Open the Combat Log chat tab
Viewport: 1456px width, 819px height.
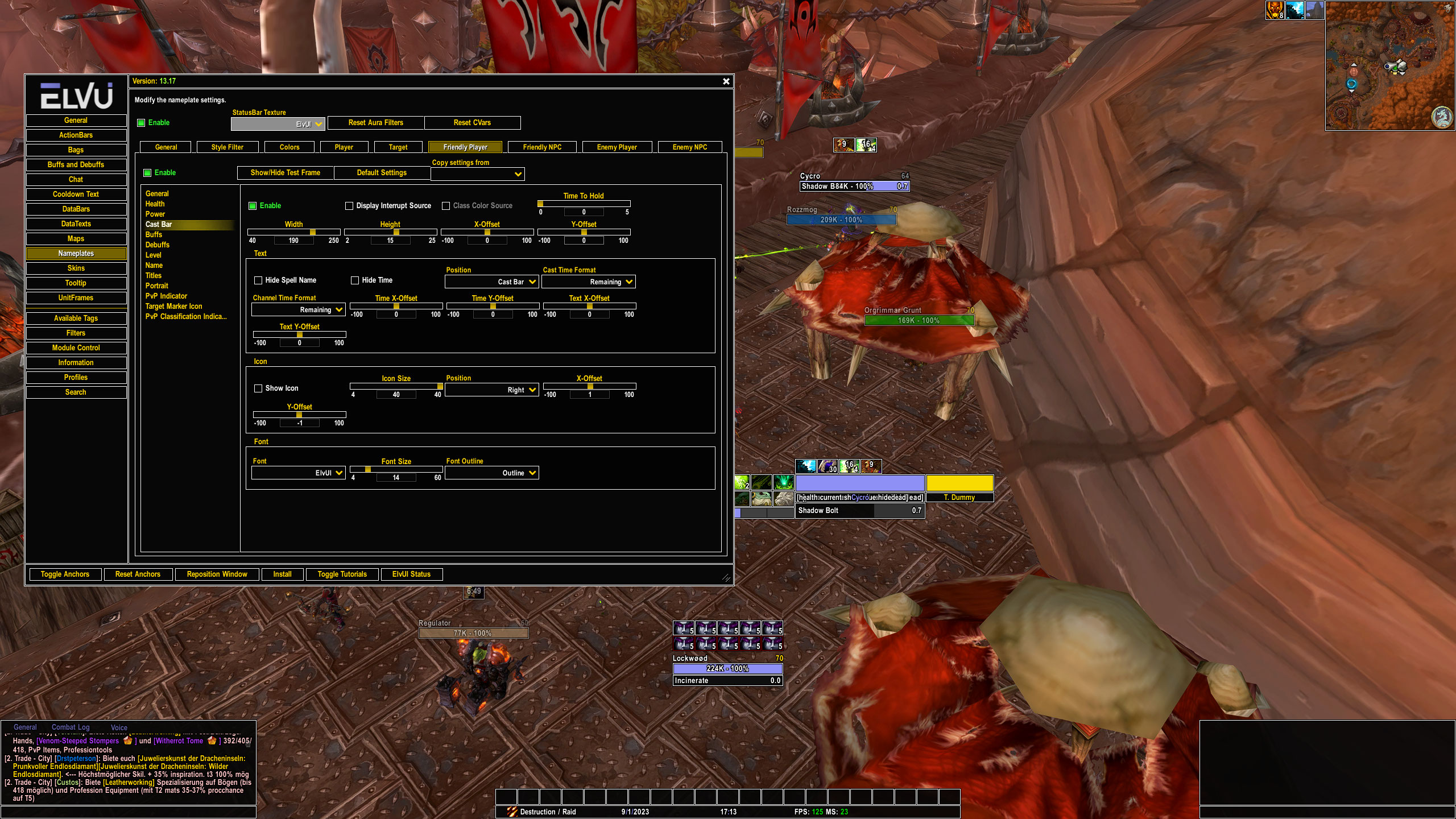click(x=70, y=727)
